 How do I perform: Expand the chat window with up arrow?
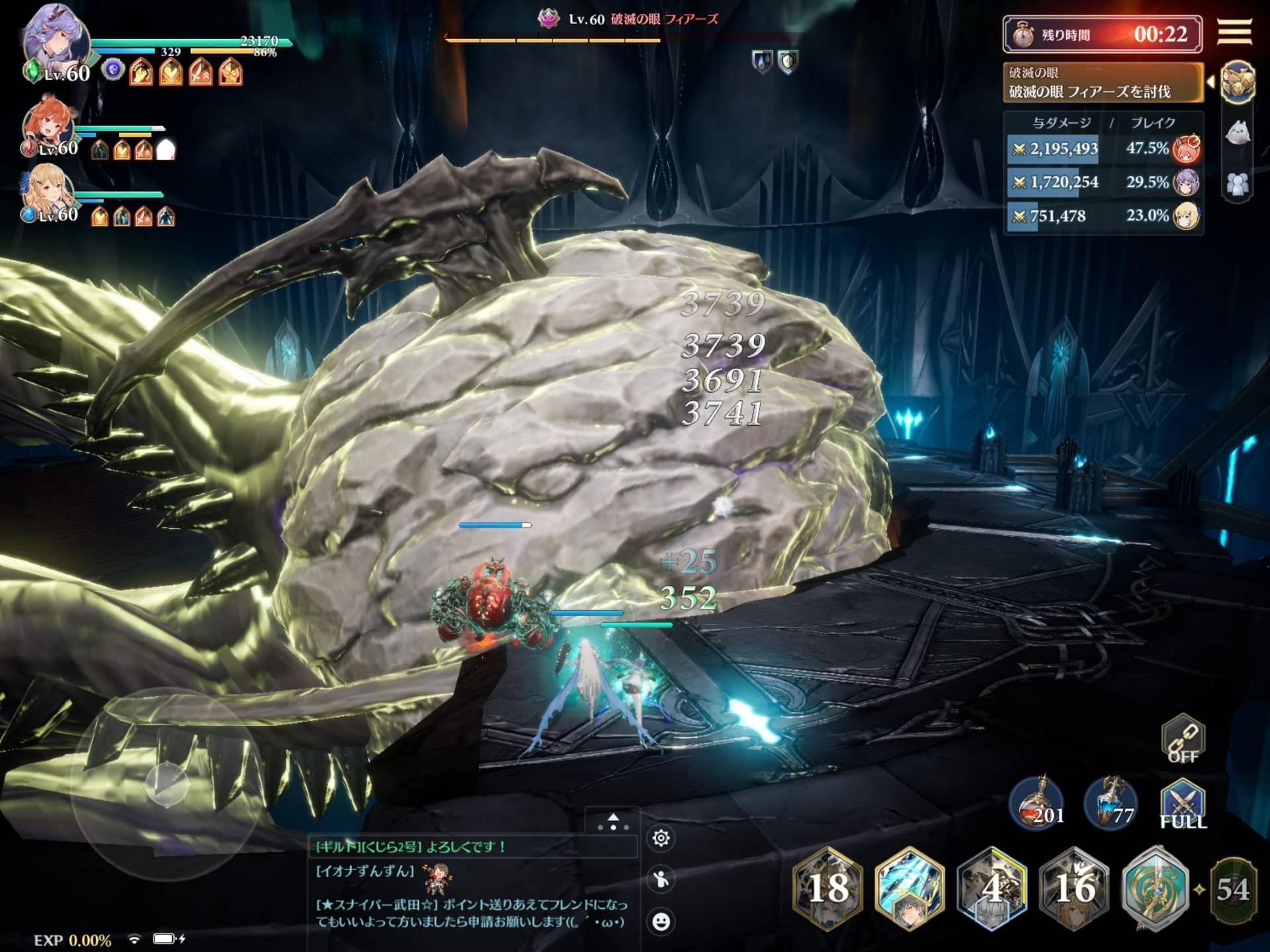[x=613, y=822]
